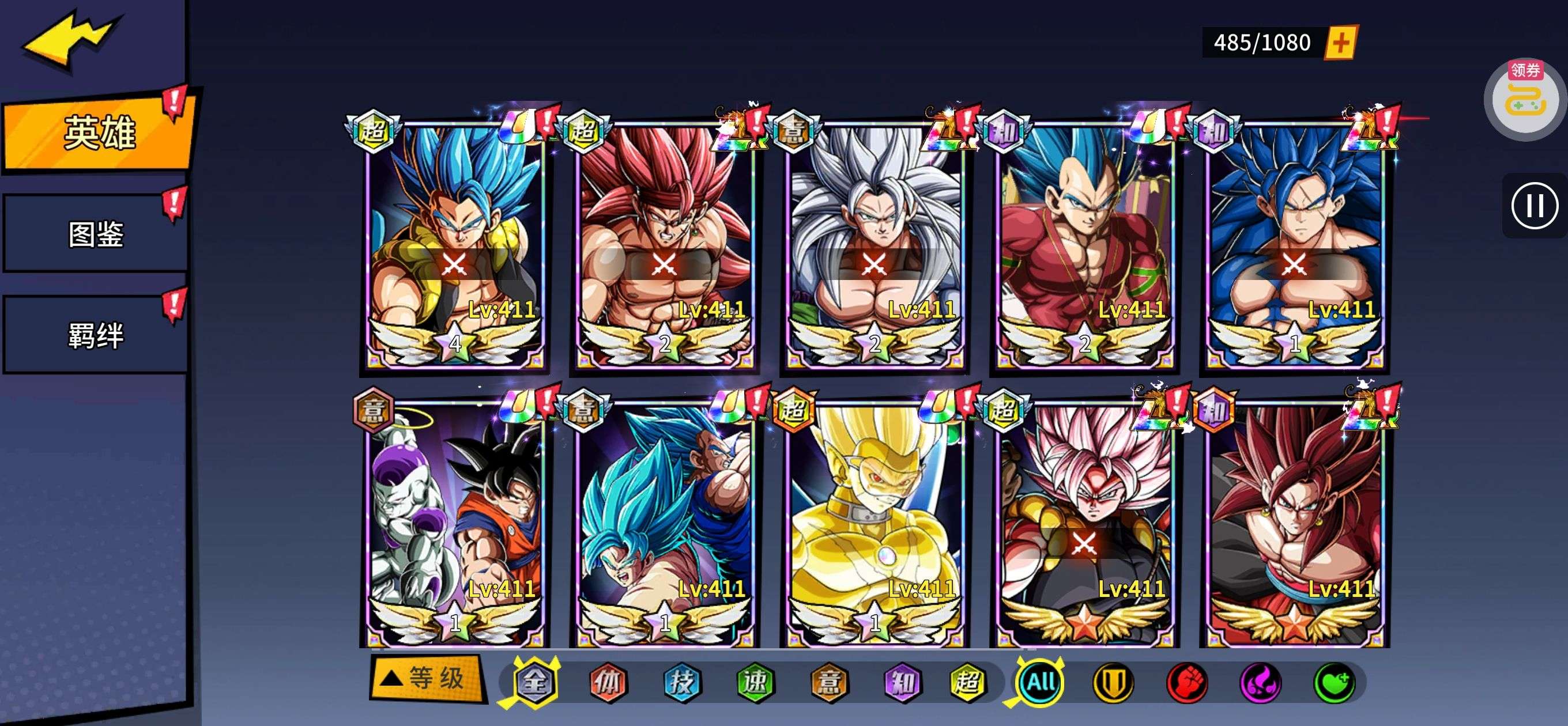Image resolution: width=1568 pixels, height=726 pixels.
Task: Filter heroes by 体 type
Action: tap(608, 682)
